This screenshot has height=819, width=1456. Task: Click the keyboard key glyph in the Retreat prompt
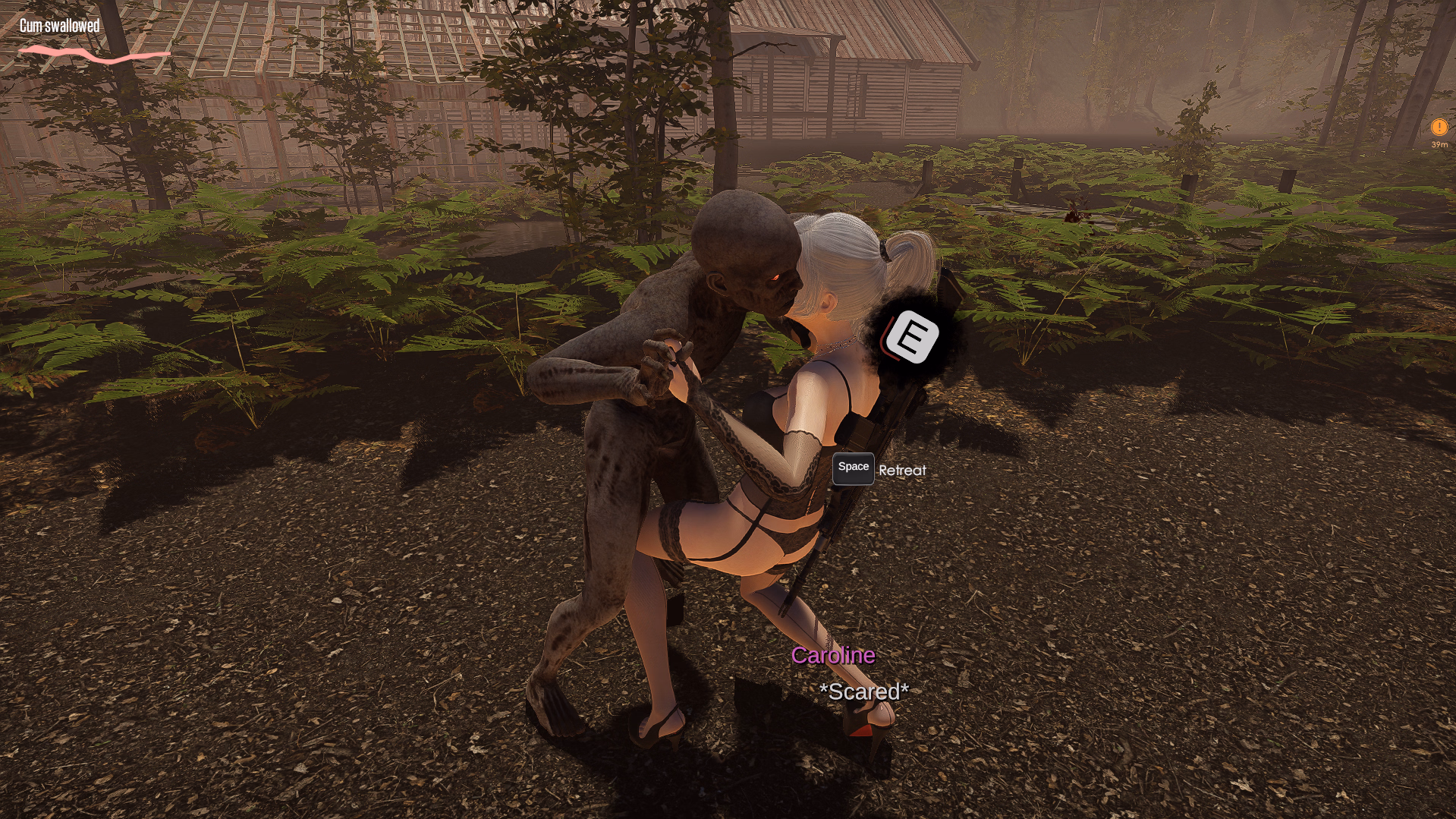(852, 469)
